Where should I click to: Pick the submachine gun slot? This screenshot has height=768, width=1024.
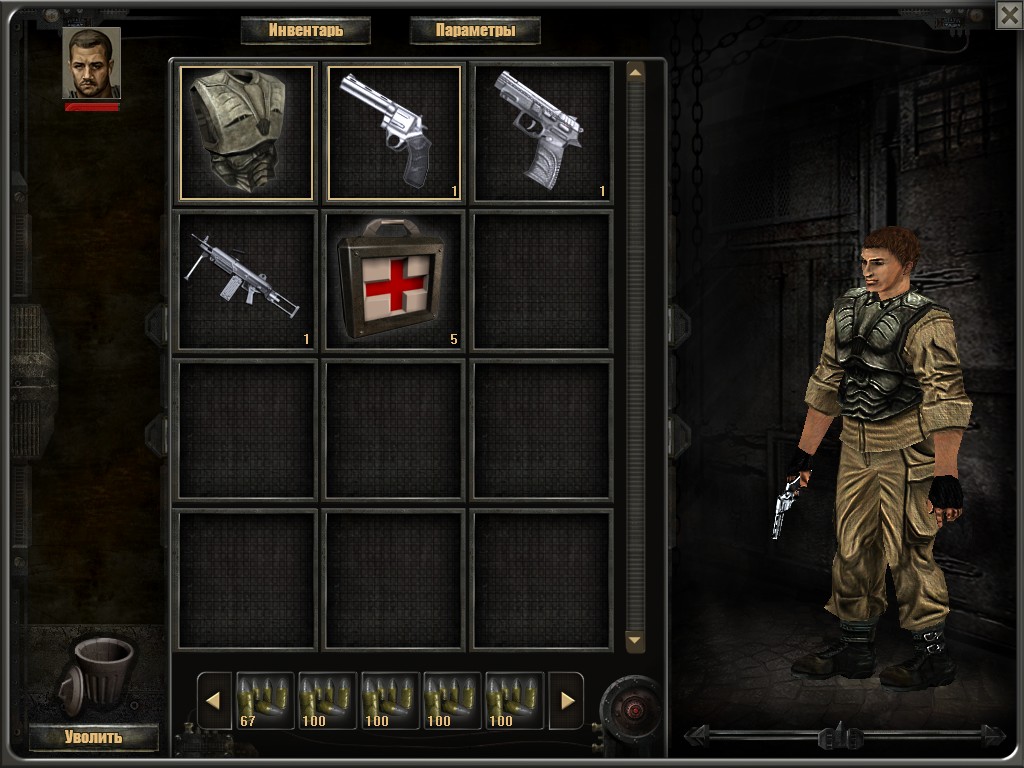[x=246, y=281]
